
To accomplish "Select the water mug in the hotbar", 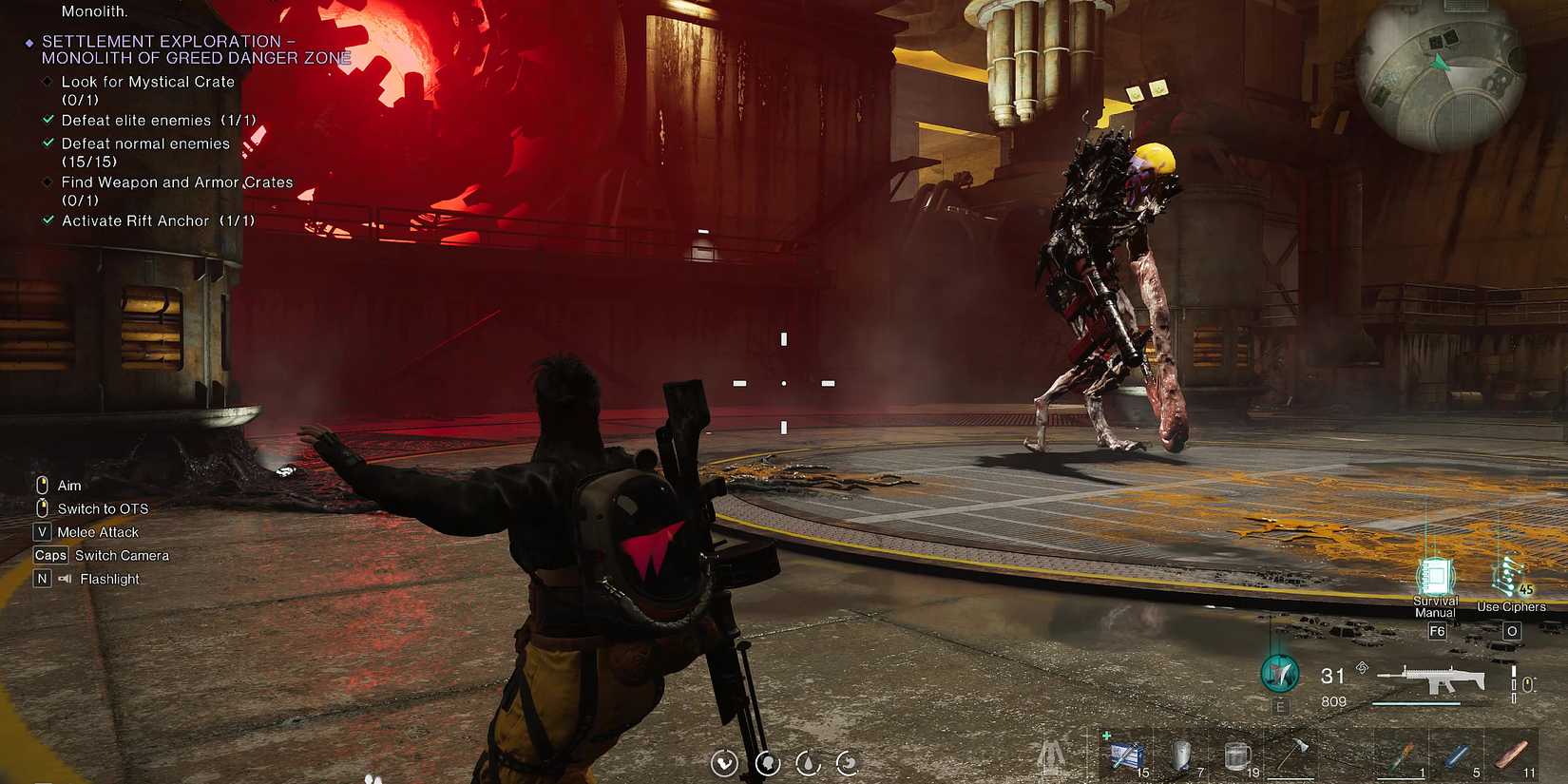I will [1237, 752].
